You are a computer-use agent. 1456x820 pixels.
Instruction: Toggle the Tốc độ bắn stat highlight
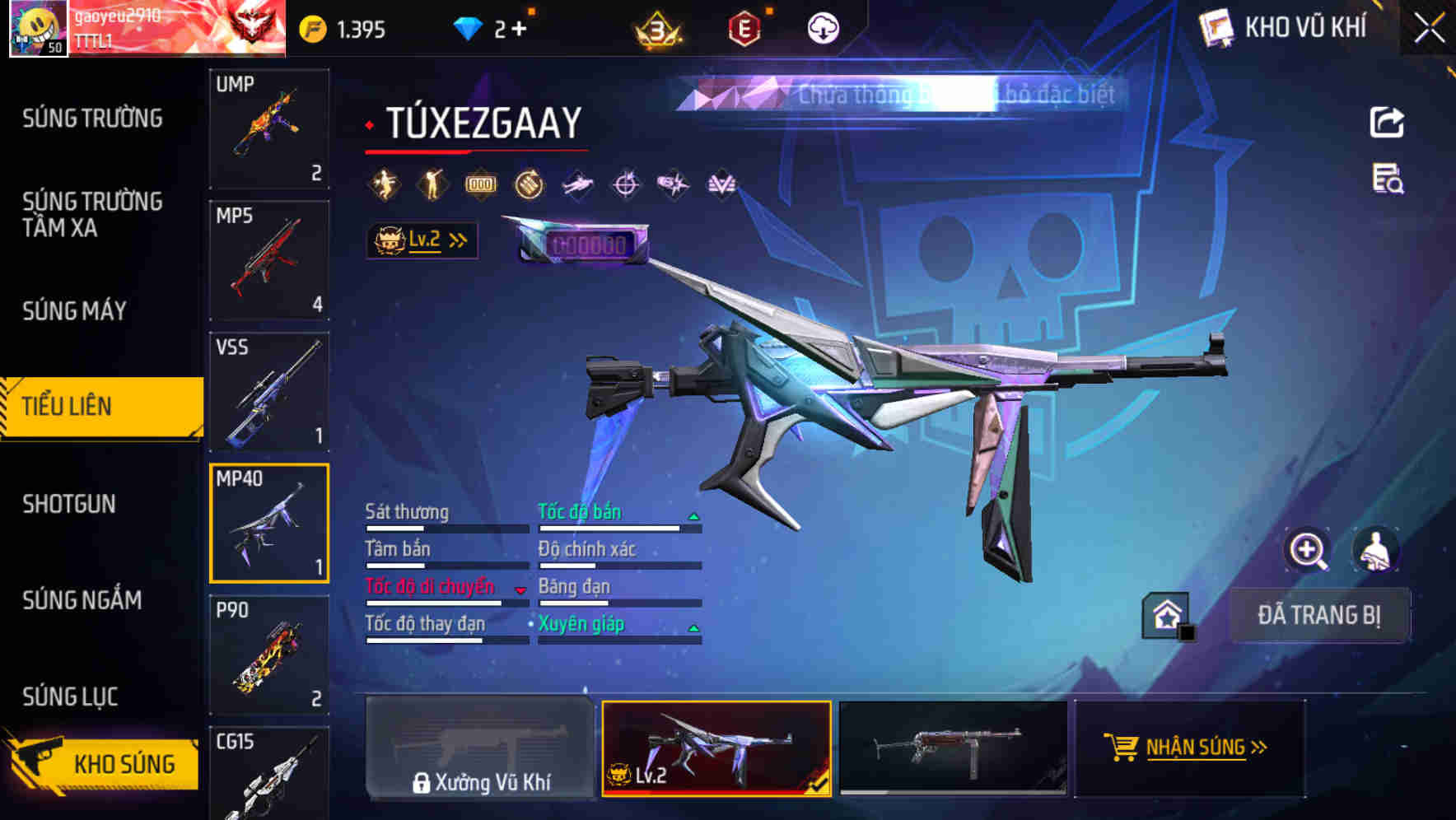tap(581, 512)
